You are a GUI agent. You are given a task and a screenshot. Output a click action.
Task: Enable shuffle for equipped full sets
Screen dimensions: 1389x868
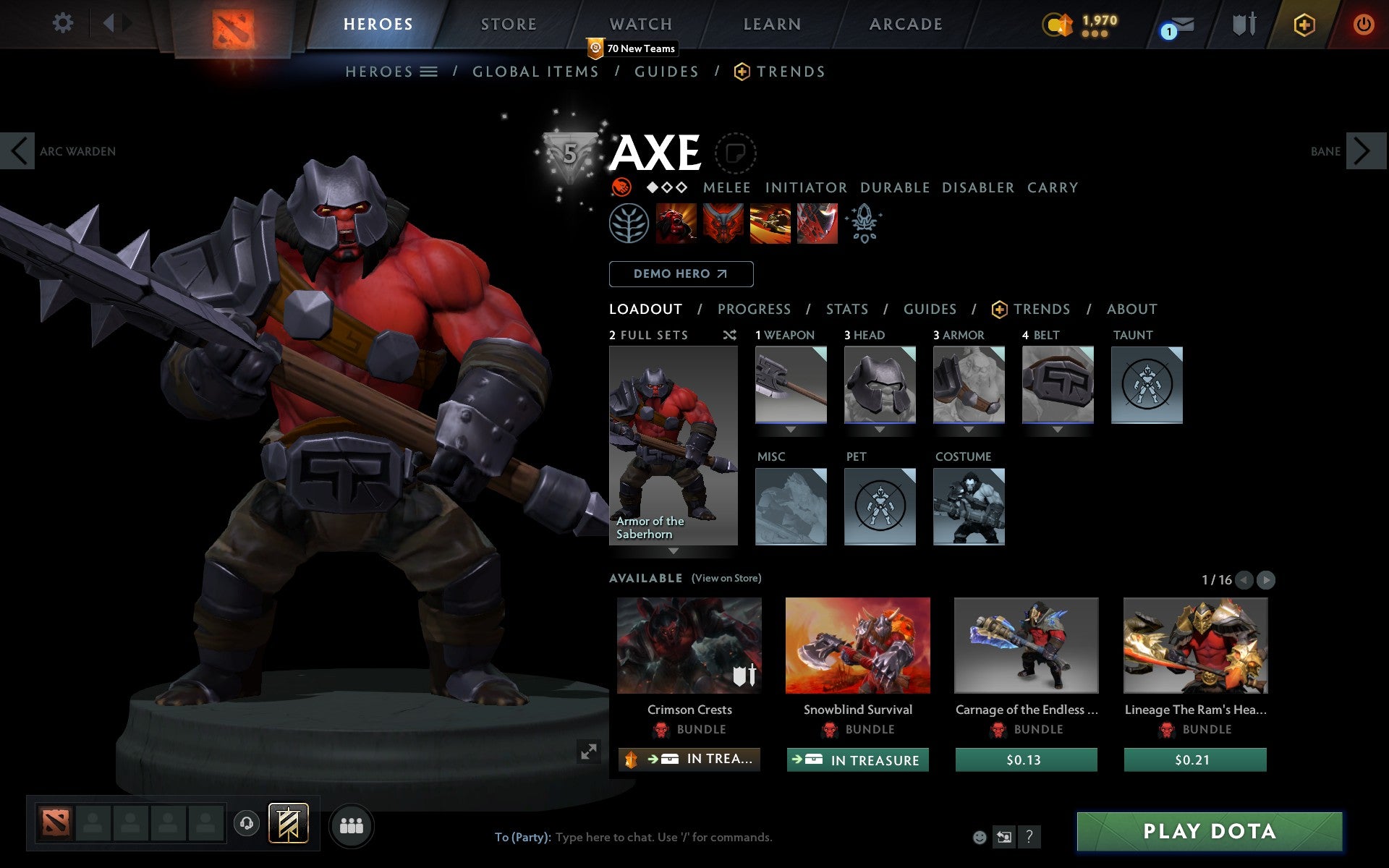[729, 335]
